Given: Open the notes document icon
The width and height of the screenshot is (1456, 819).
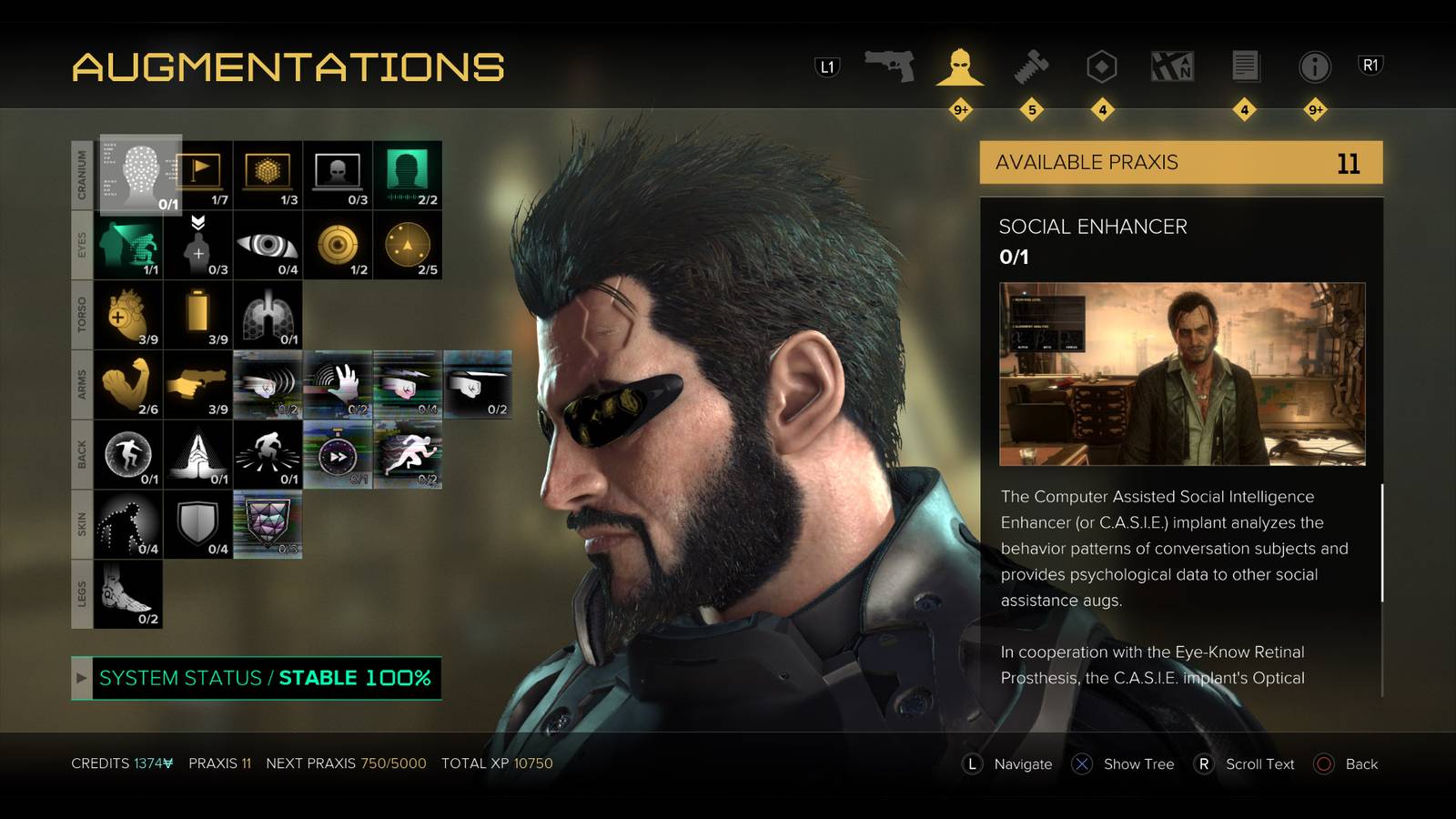Looking at the screenshot, I should (1247, 66).
